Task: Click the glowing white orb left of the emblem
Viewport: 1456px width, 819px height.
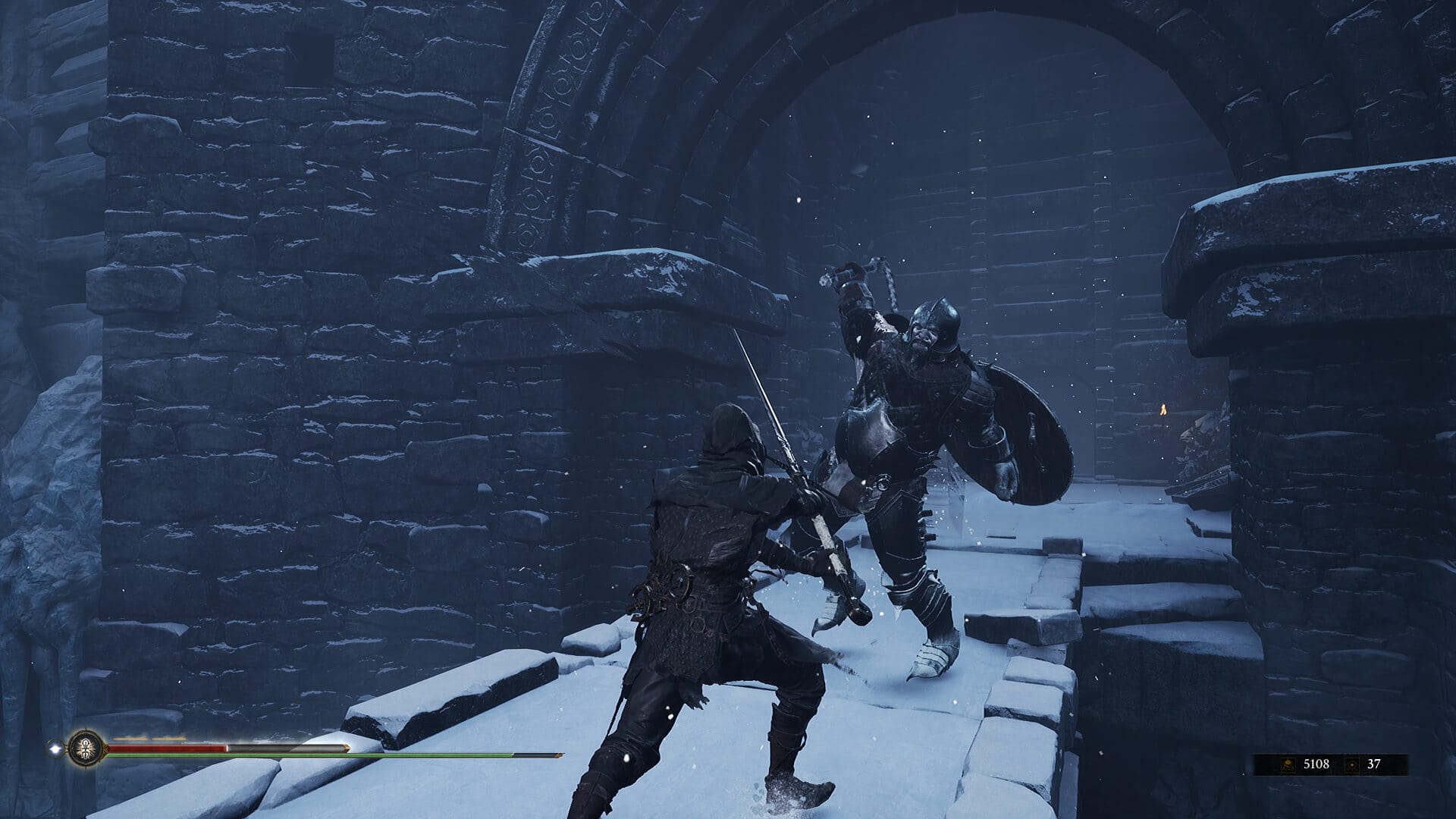Action: pyautogui.click(x=55, y=747)
